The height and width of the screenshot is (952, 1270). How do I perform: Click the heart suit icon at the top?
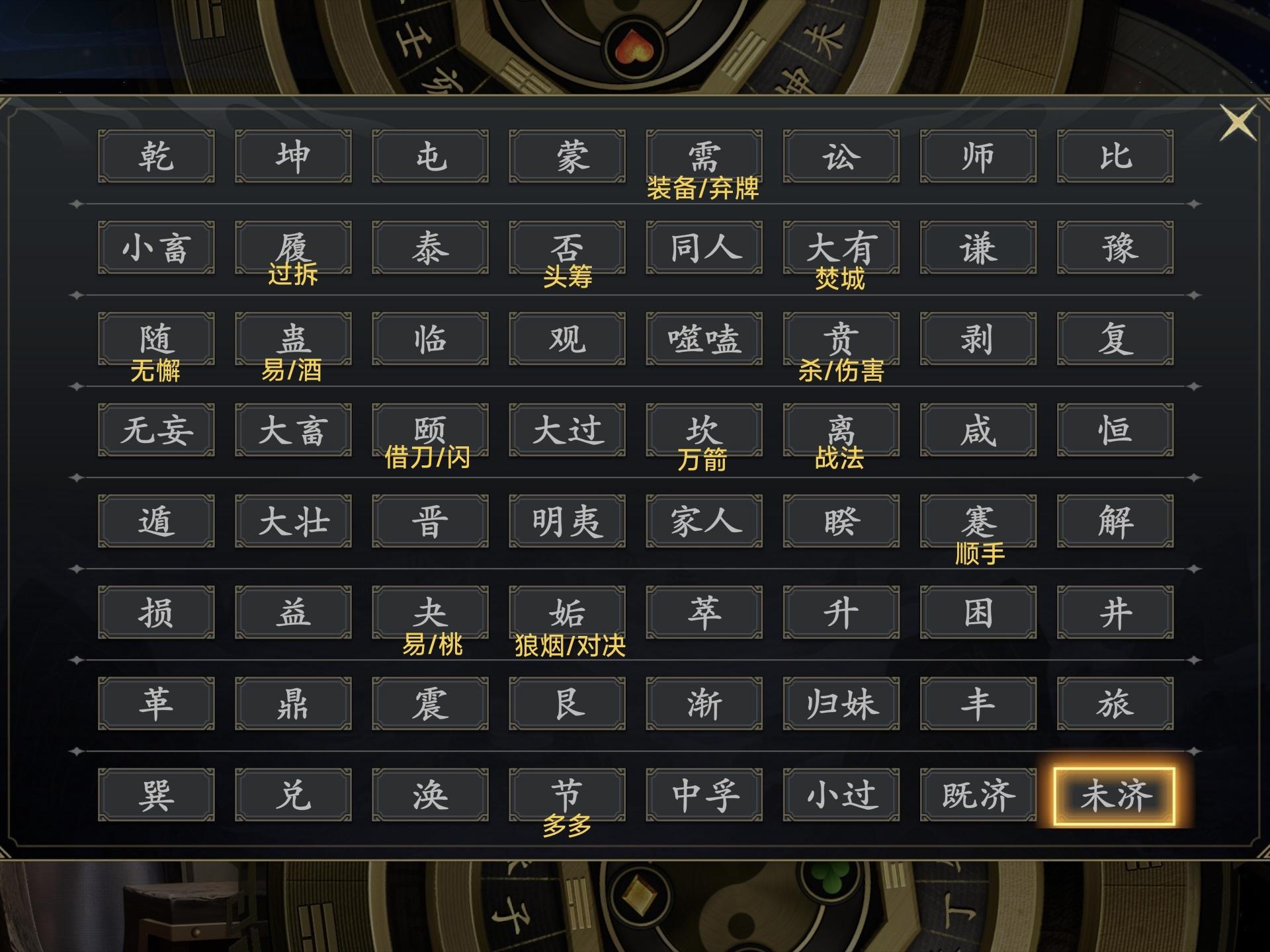pos(633,46)
